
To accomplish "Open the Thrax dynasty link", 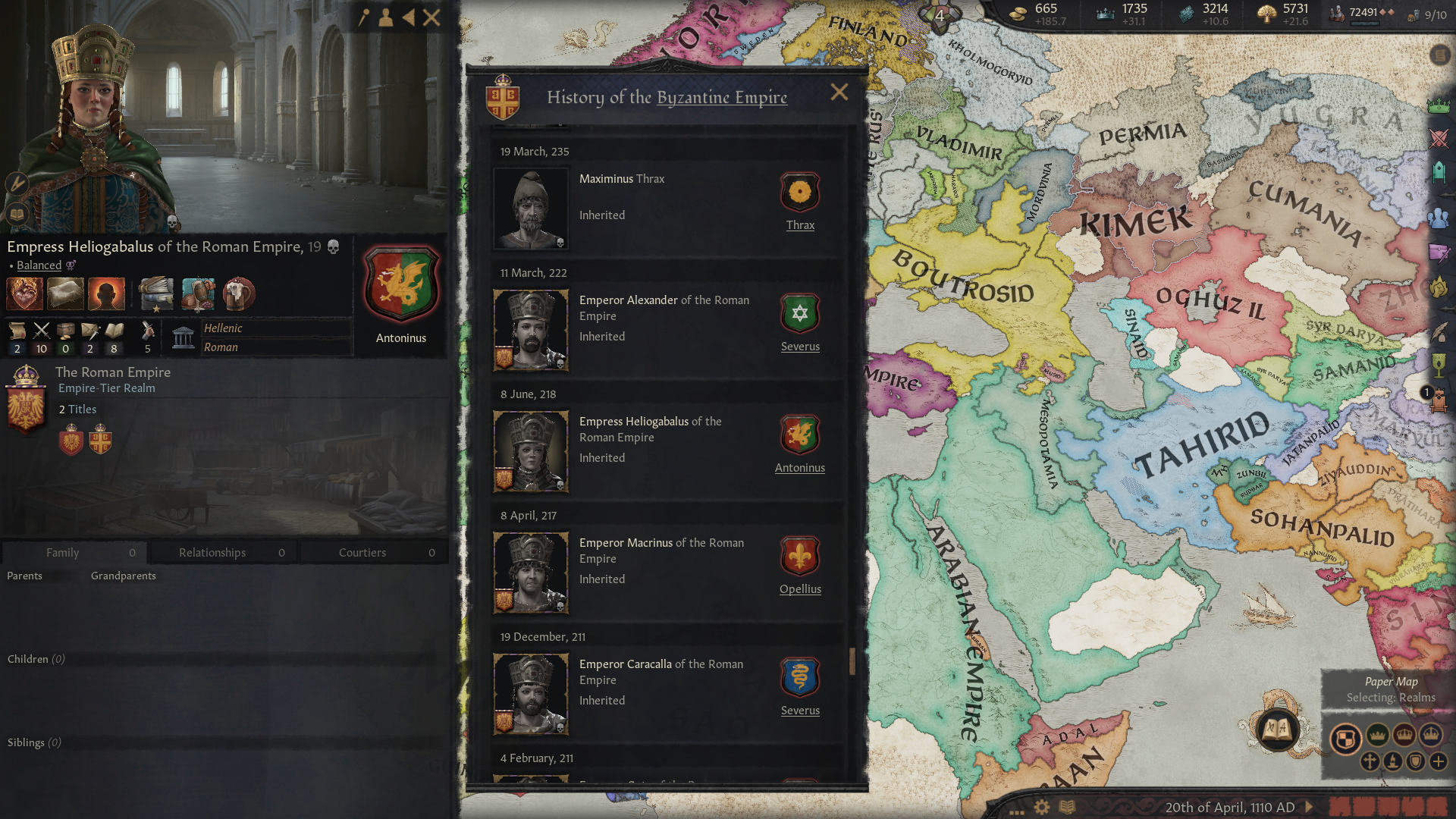I will (800, 225).
